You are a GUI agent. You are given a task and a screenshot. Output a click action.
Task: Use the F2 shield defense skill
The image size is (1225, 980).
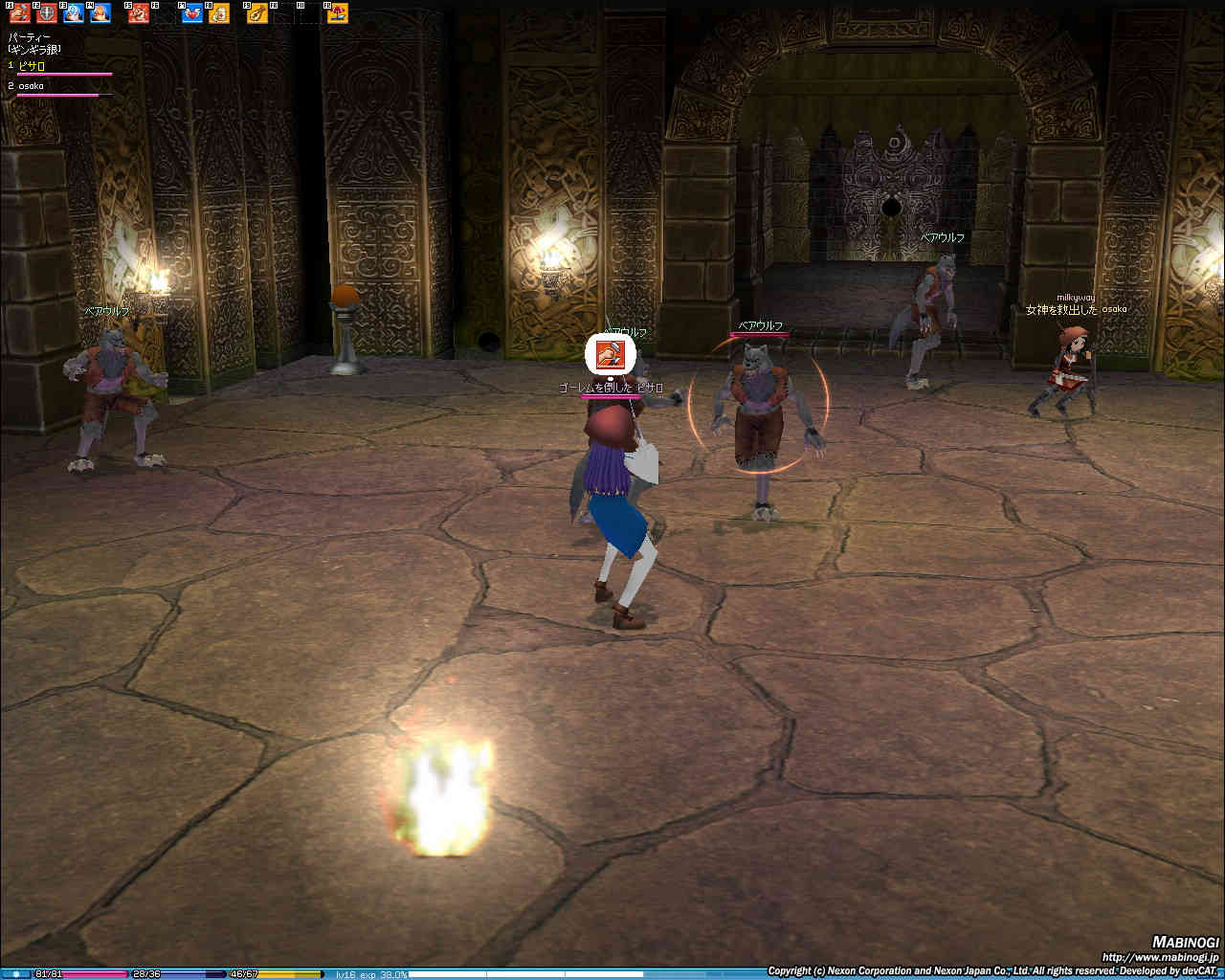click(x=47, y=13)
